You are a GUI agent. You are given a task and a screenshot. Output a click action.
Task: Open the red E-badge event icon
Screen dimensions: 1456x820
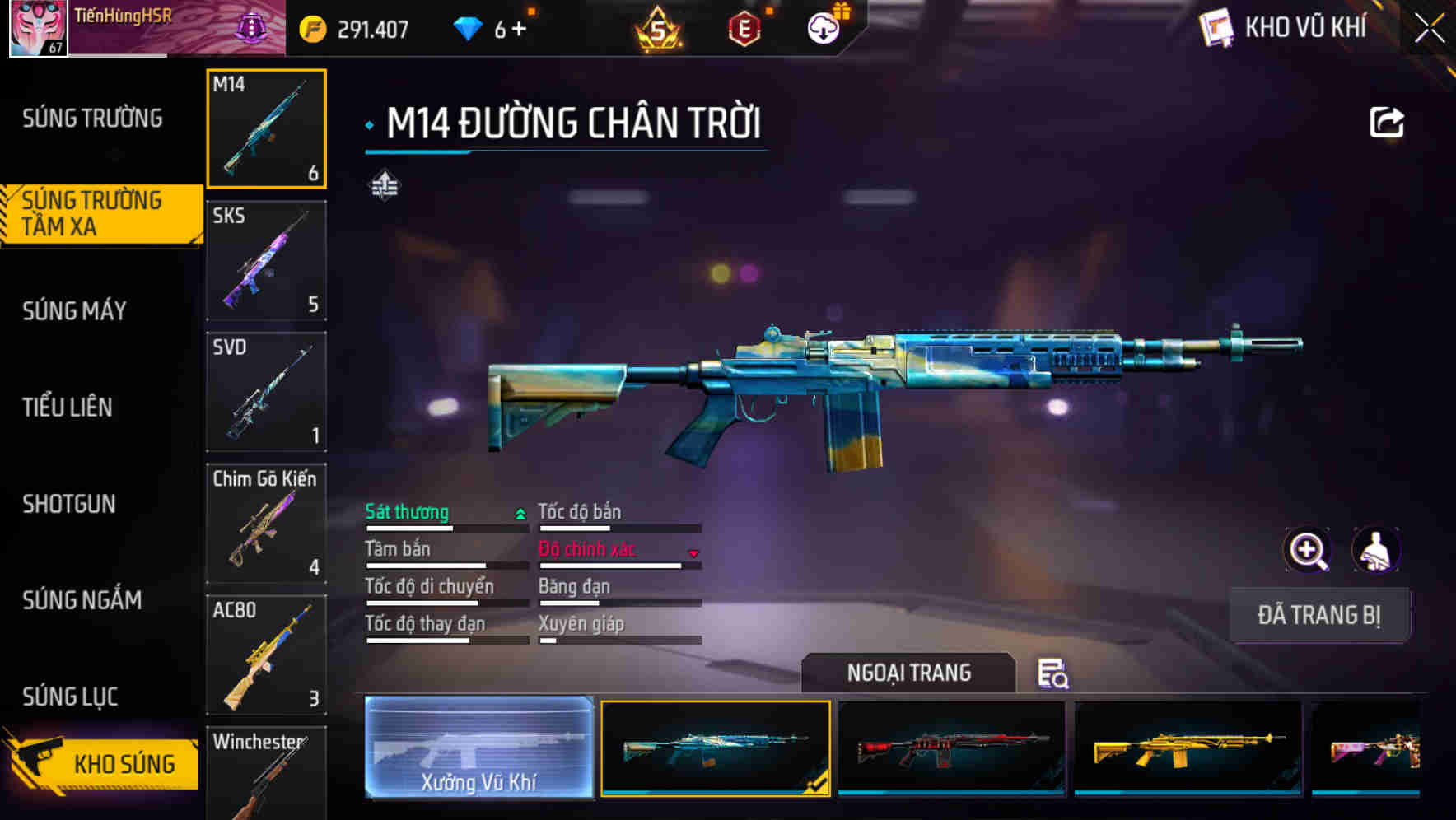tap(744, 28)
